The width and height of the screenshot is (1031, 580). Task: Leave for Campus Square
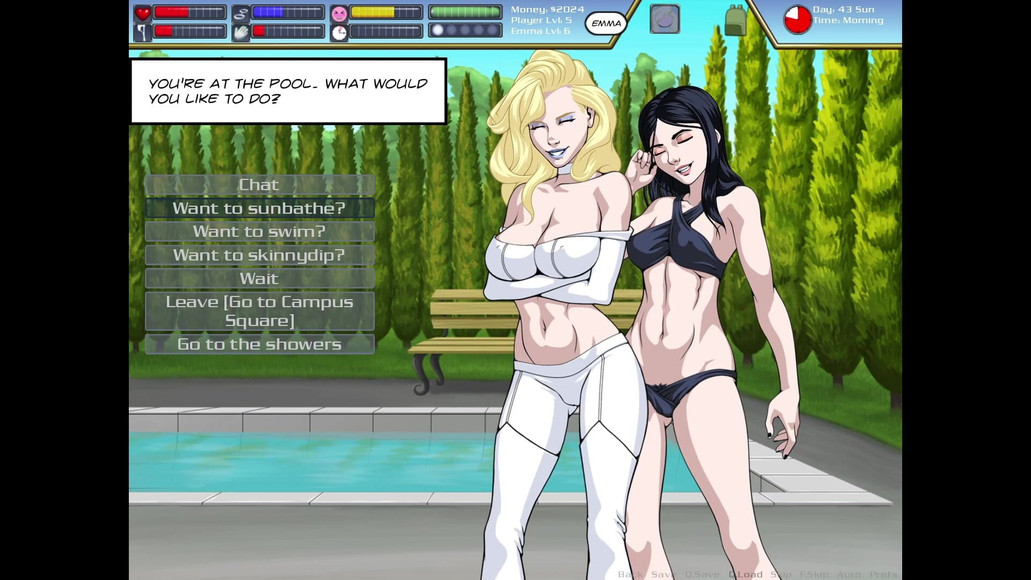point(259,311)
